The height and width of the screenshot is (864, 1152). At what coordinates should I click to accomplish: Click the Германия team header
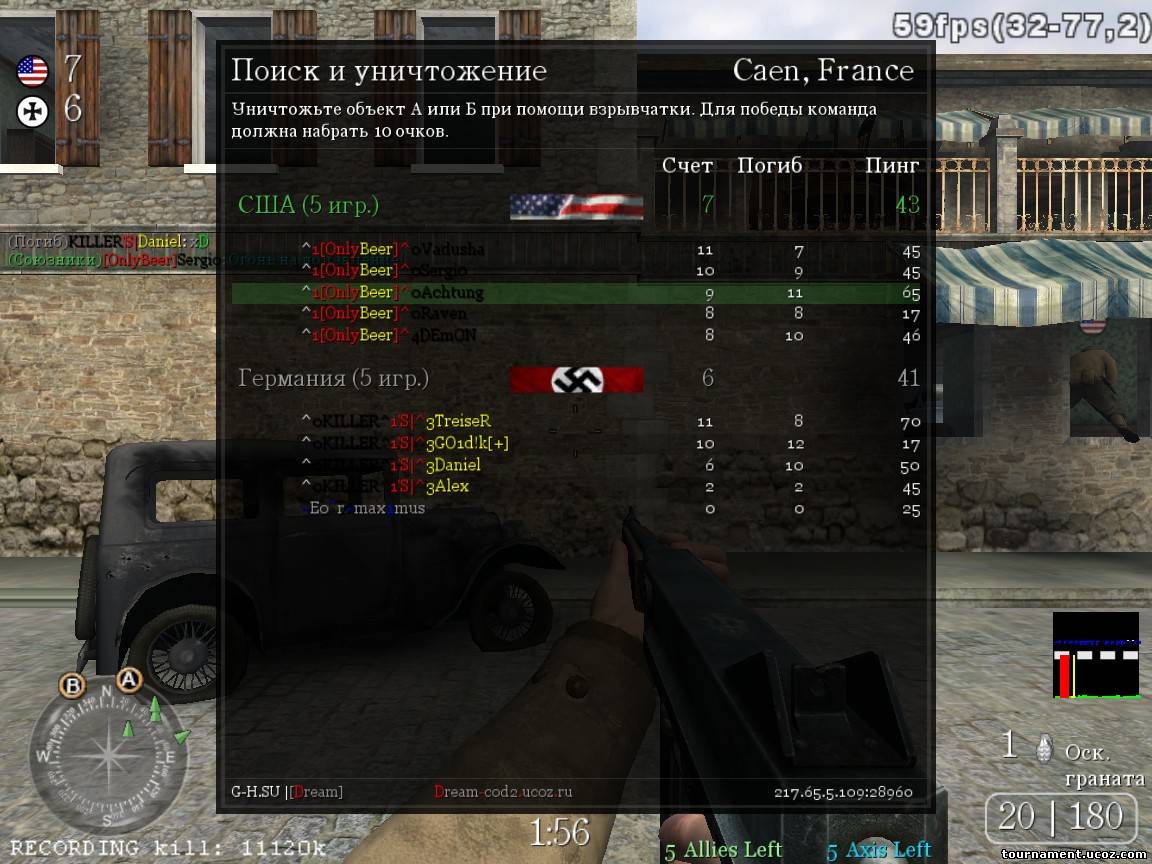coord(333,379)
